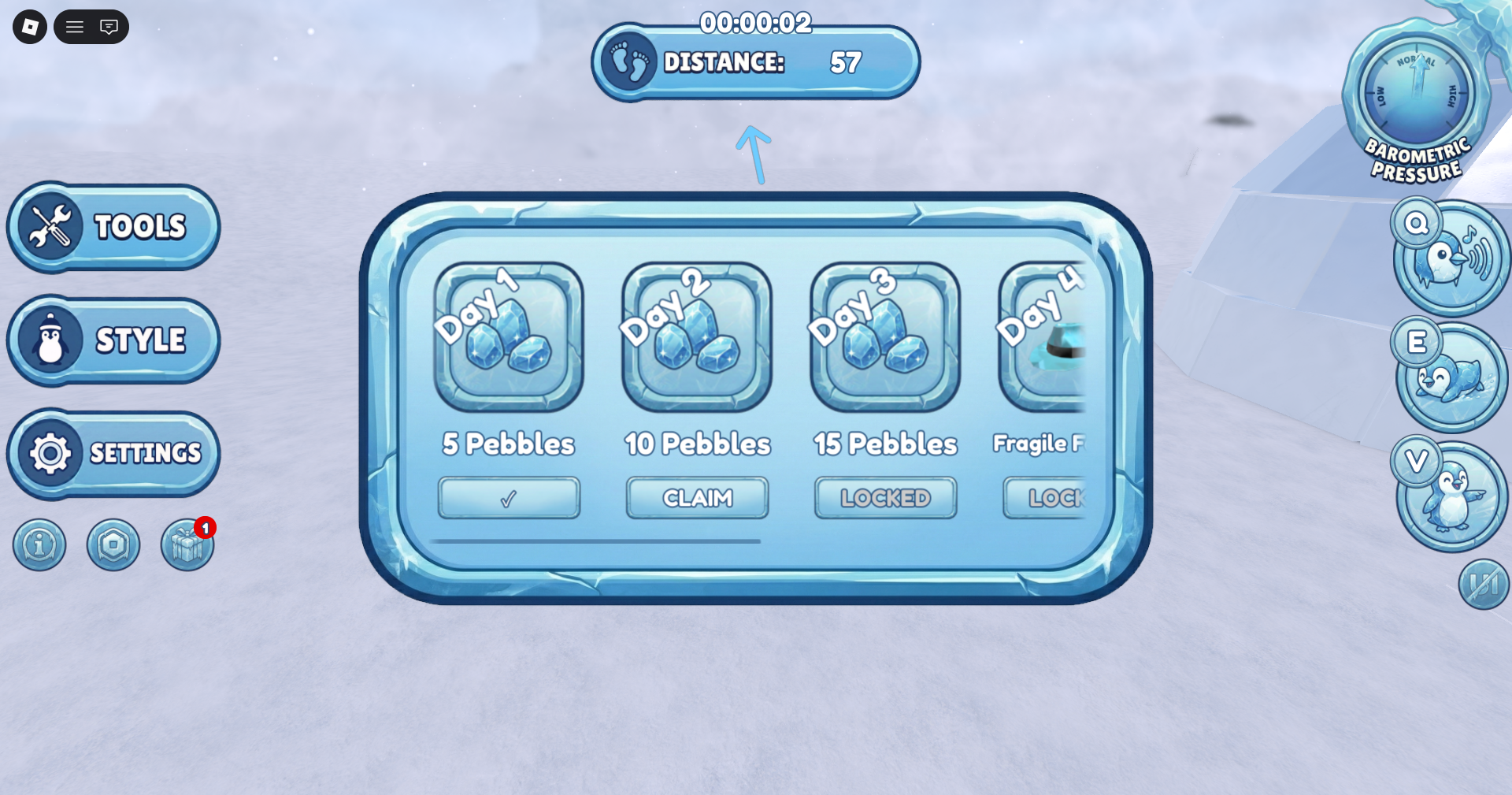Claim the Day 2 10 Pebbles reward
This screenshot has width=1512, height=795.
(696, 497)
